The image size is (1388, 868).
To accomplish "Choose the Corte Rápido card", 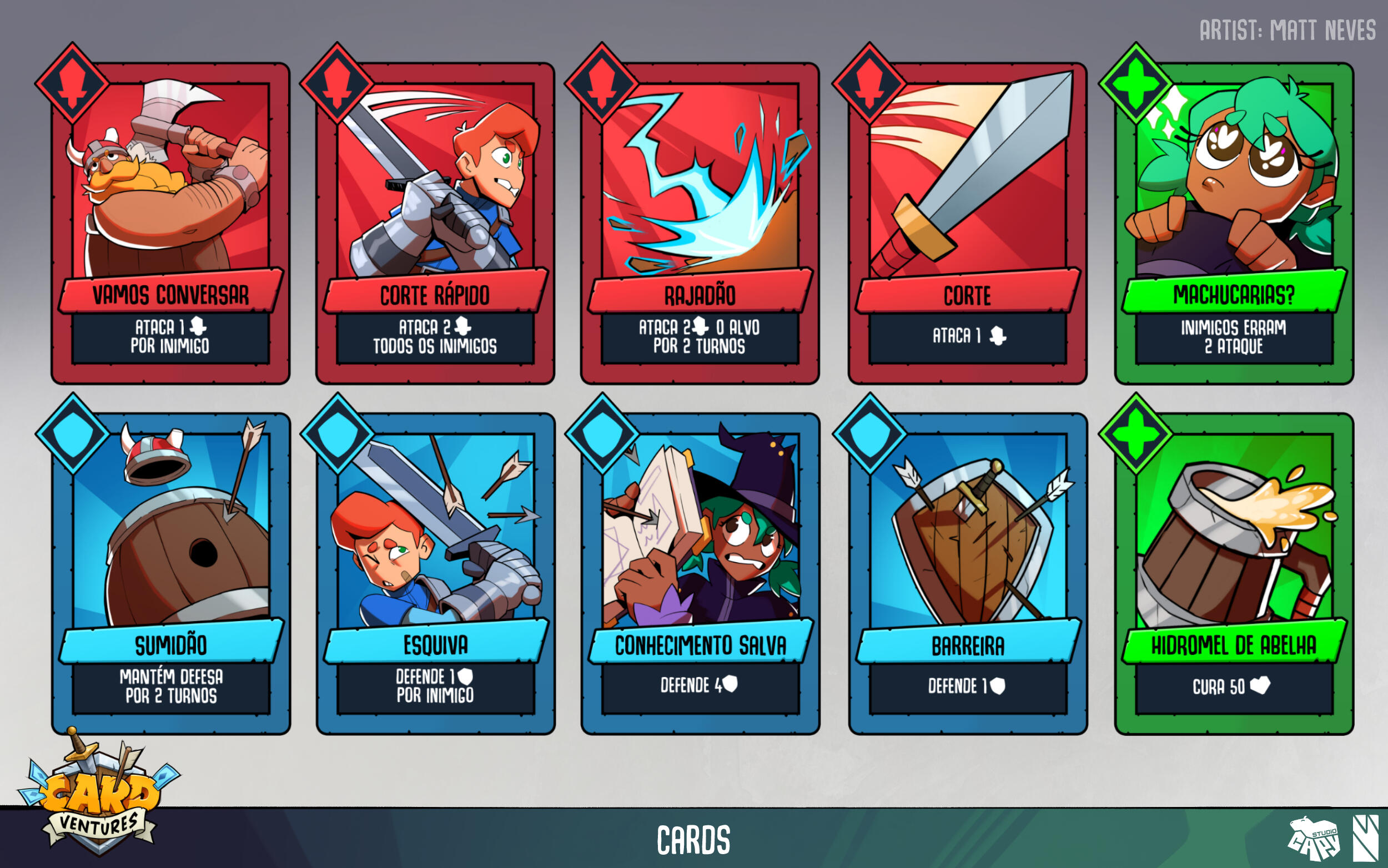I will click(435, 224).
